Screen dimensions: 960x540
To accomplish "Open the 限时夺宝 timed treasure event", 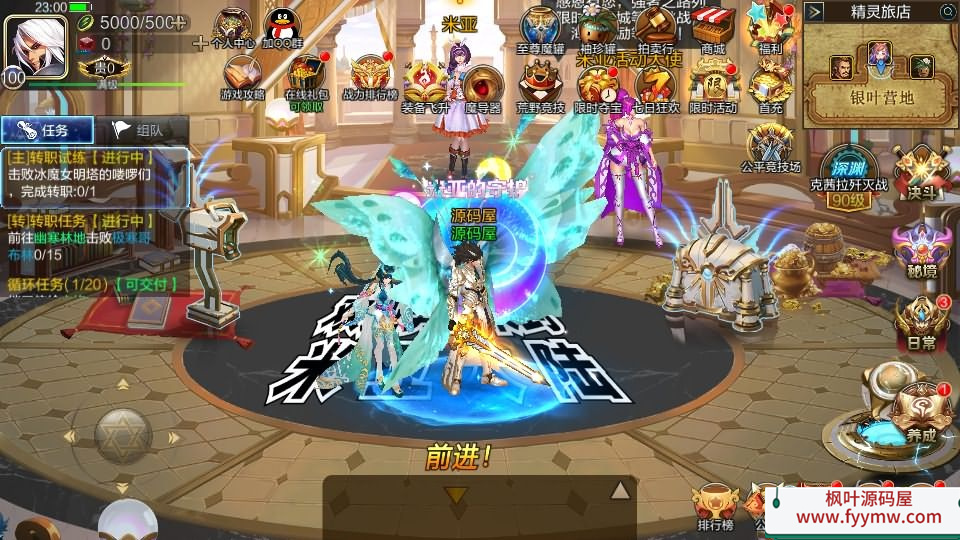I will point(598,85).
